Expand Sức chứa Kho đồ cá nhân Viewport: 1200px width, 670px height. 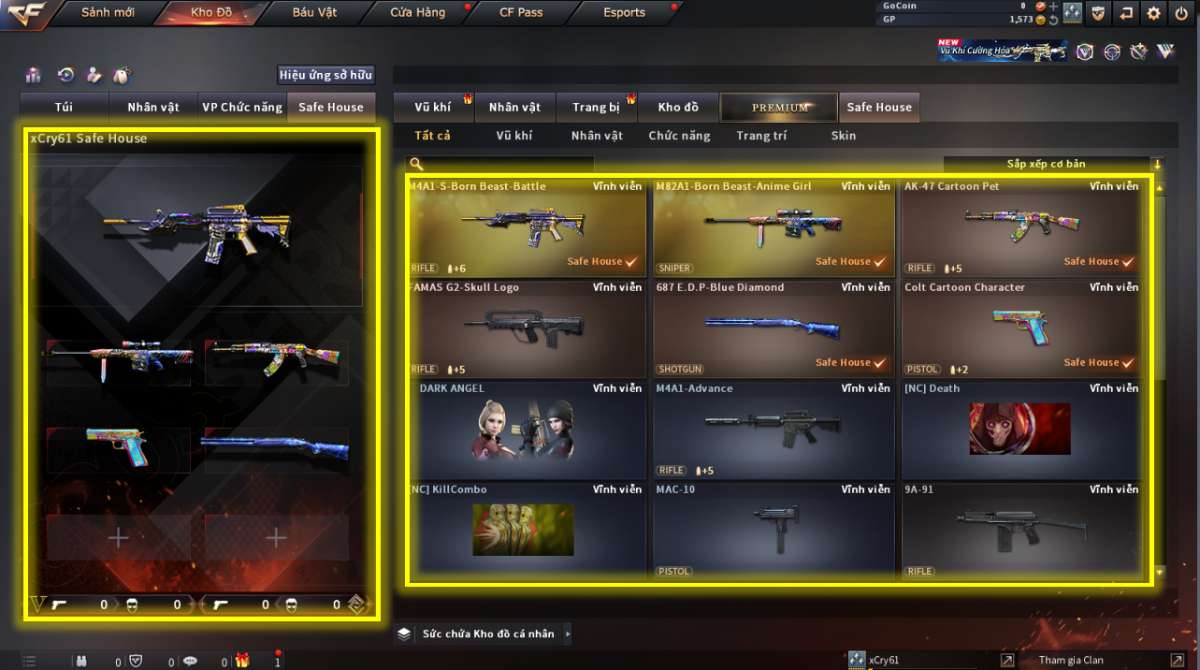(487, 633)
